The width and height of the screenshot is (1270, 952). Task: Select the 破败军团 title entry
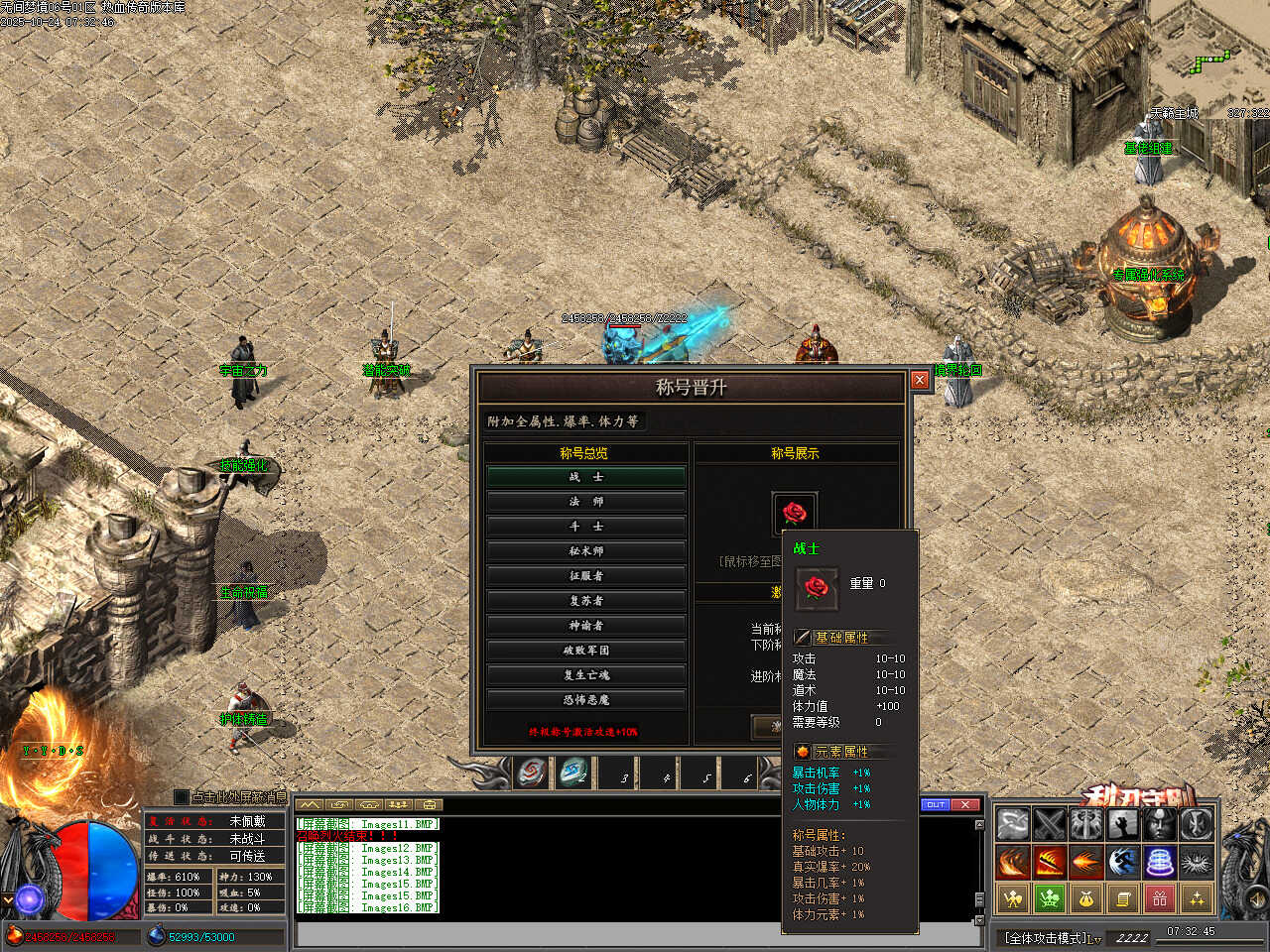(585, 651)
